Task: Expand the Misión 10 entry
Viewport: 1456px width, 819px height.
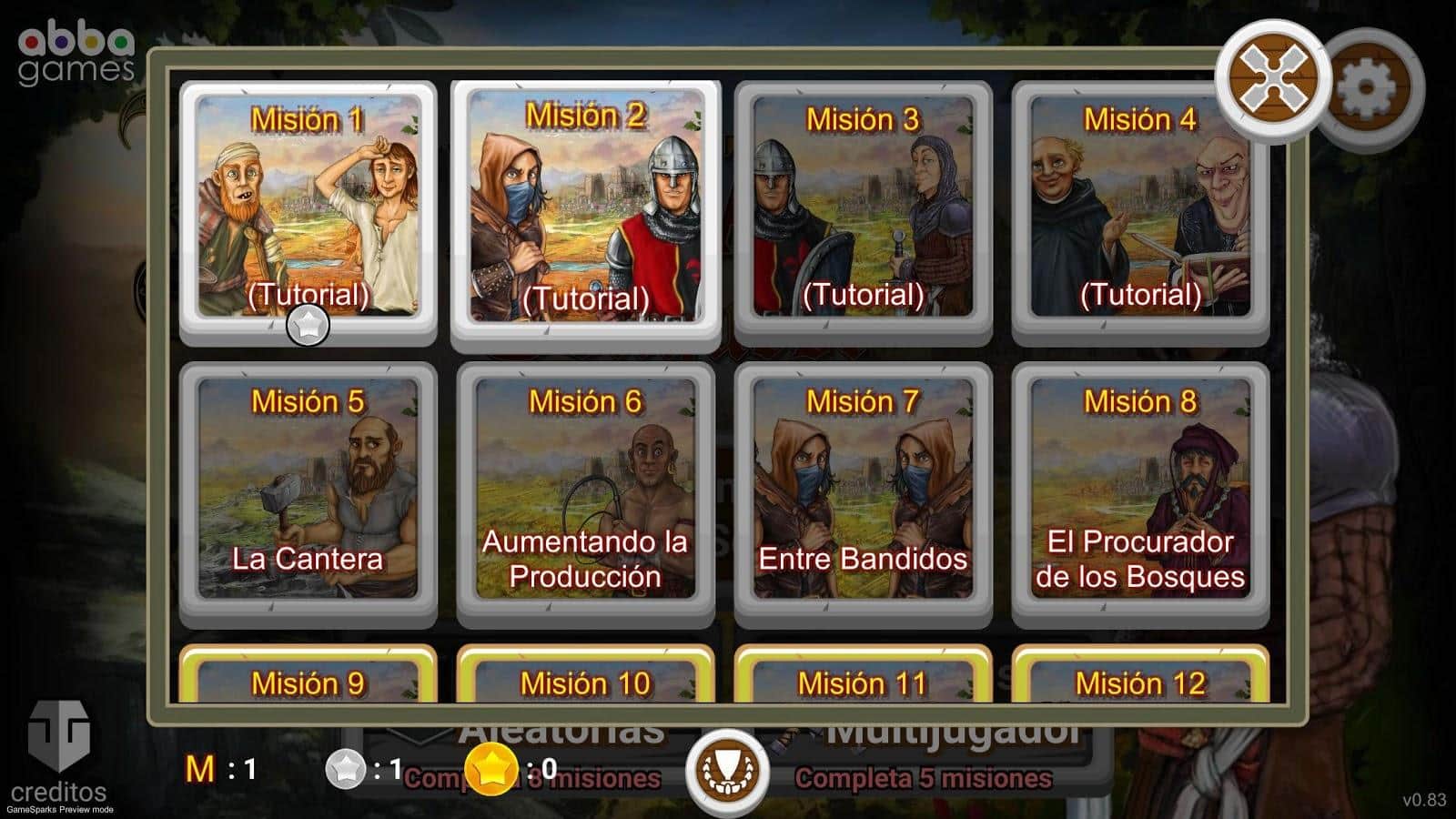Action: pyautogui.click(x=587, y=682)
